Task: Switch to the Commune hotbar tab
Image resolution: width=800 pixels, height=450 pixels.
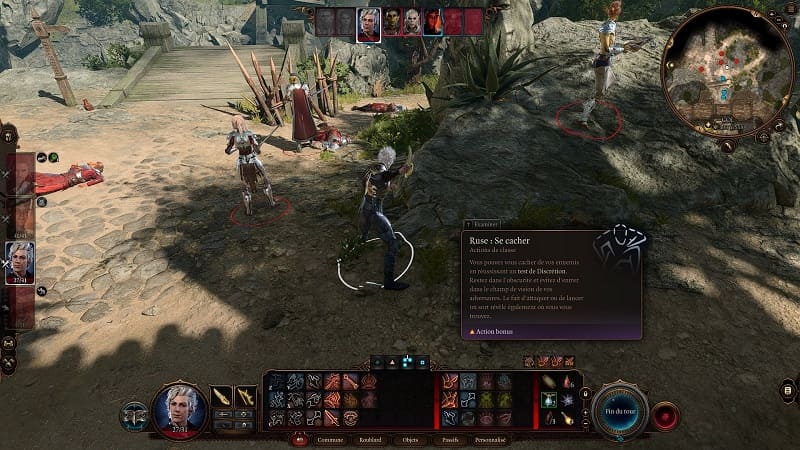Action: point(330,439)
